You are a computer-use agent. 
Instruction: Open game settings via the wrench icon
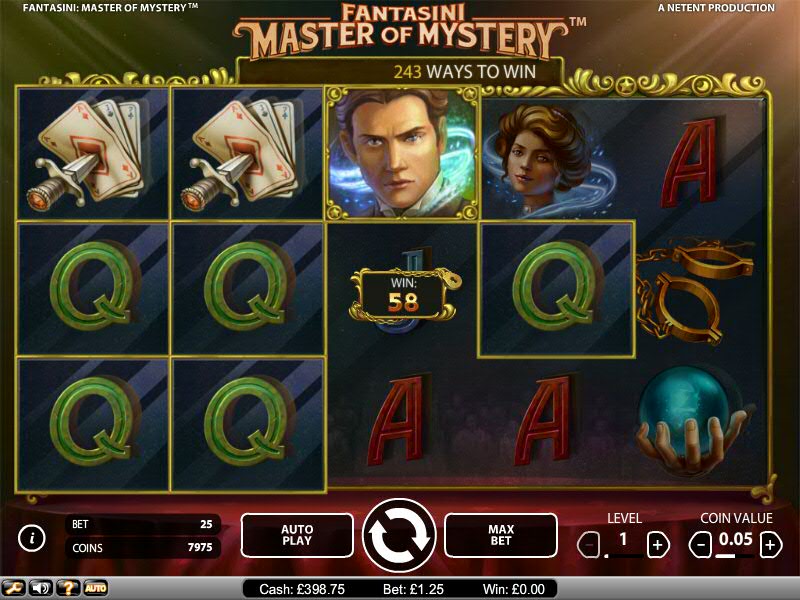click(14, 588)
